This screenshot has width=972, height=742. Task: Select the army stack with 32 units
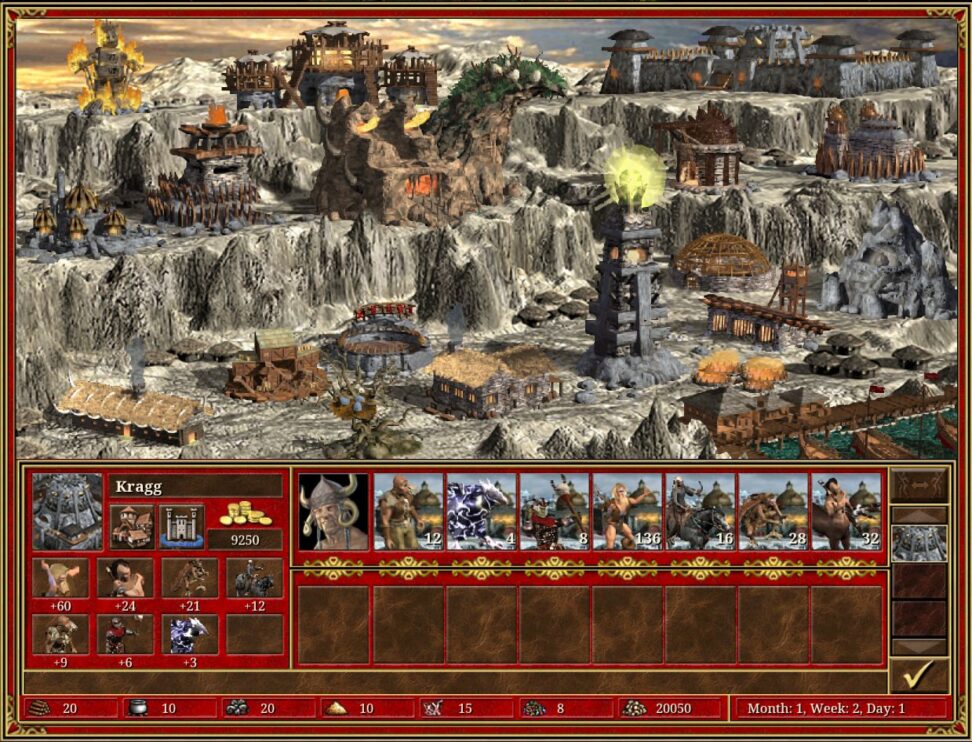[x=846, y=511]
